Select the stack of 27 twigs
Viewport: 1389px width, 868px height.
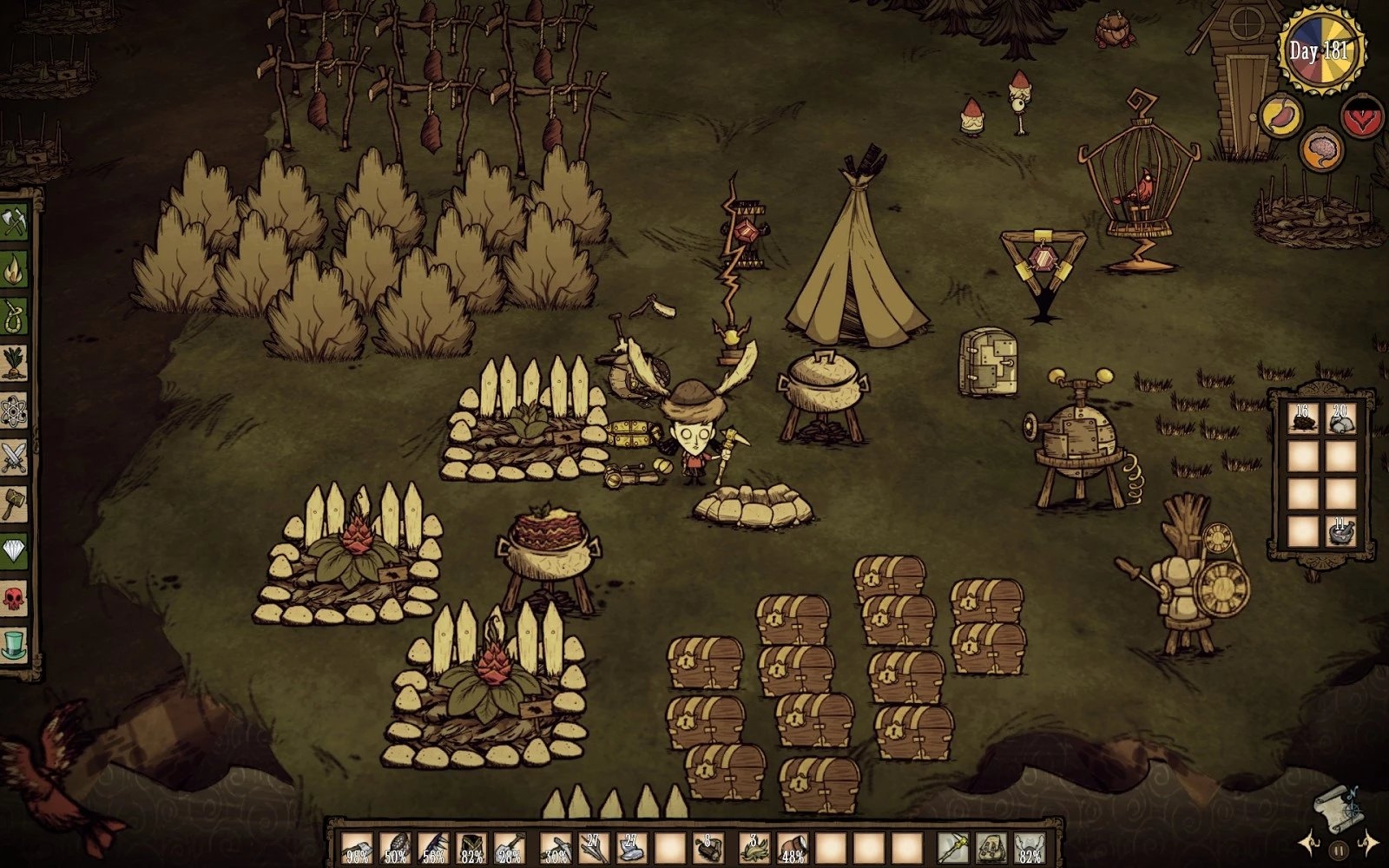[x=594, y=847]
